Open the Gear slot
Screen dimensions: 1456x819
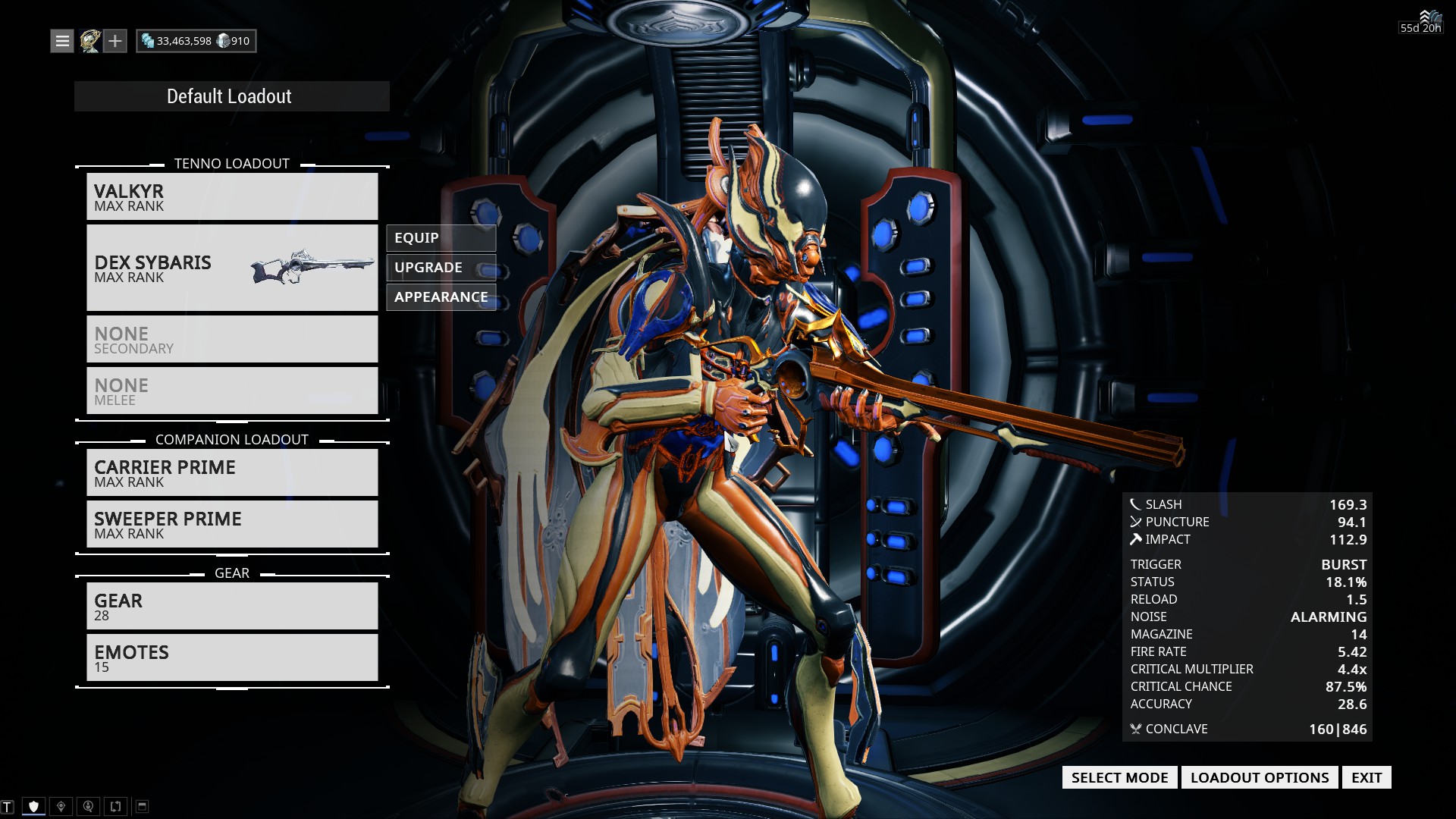coord(231,607)
